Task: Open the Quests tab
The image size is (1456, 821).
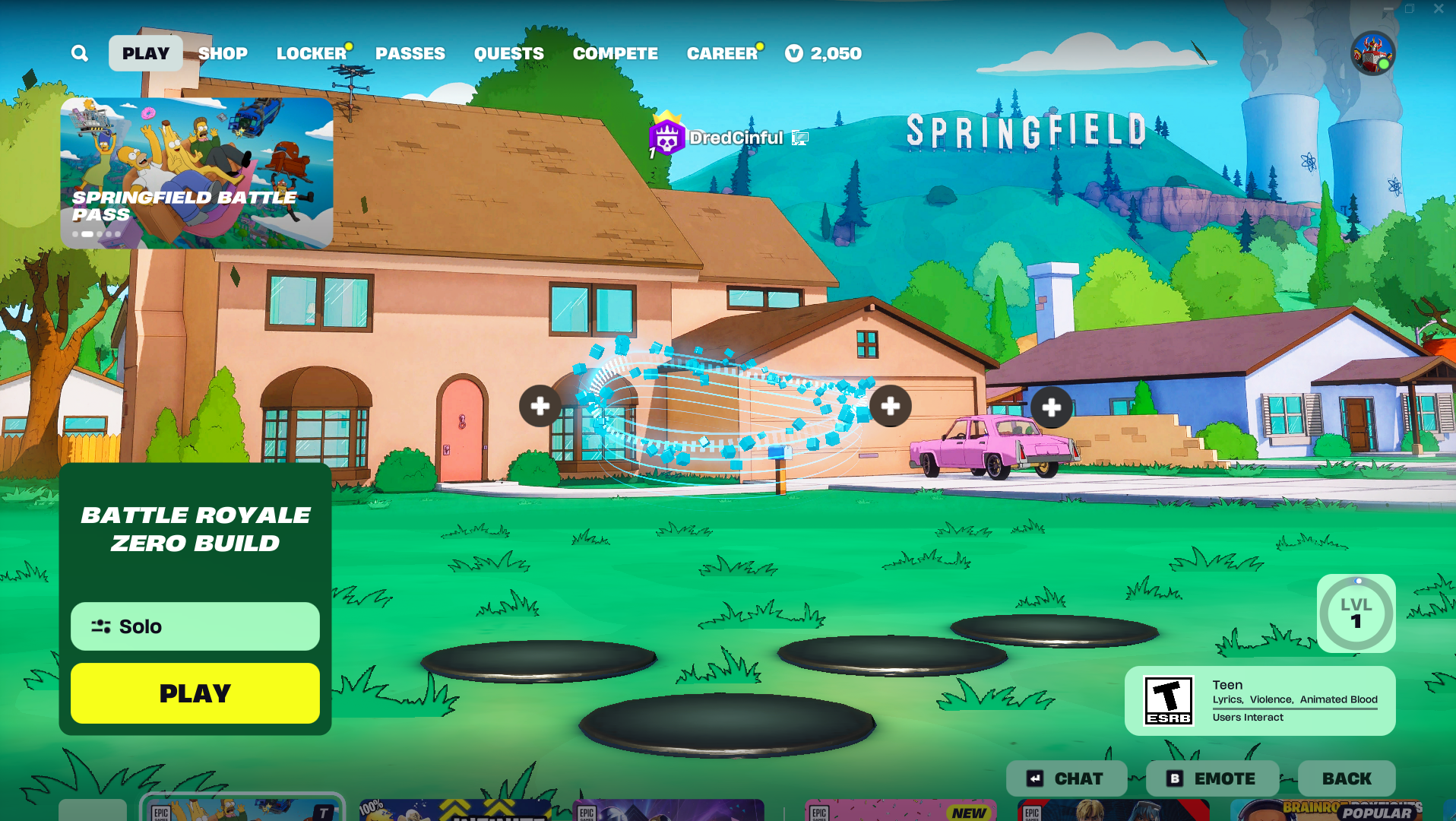Action: click(x=508, y=53)
